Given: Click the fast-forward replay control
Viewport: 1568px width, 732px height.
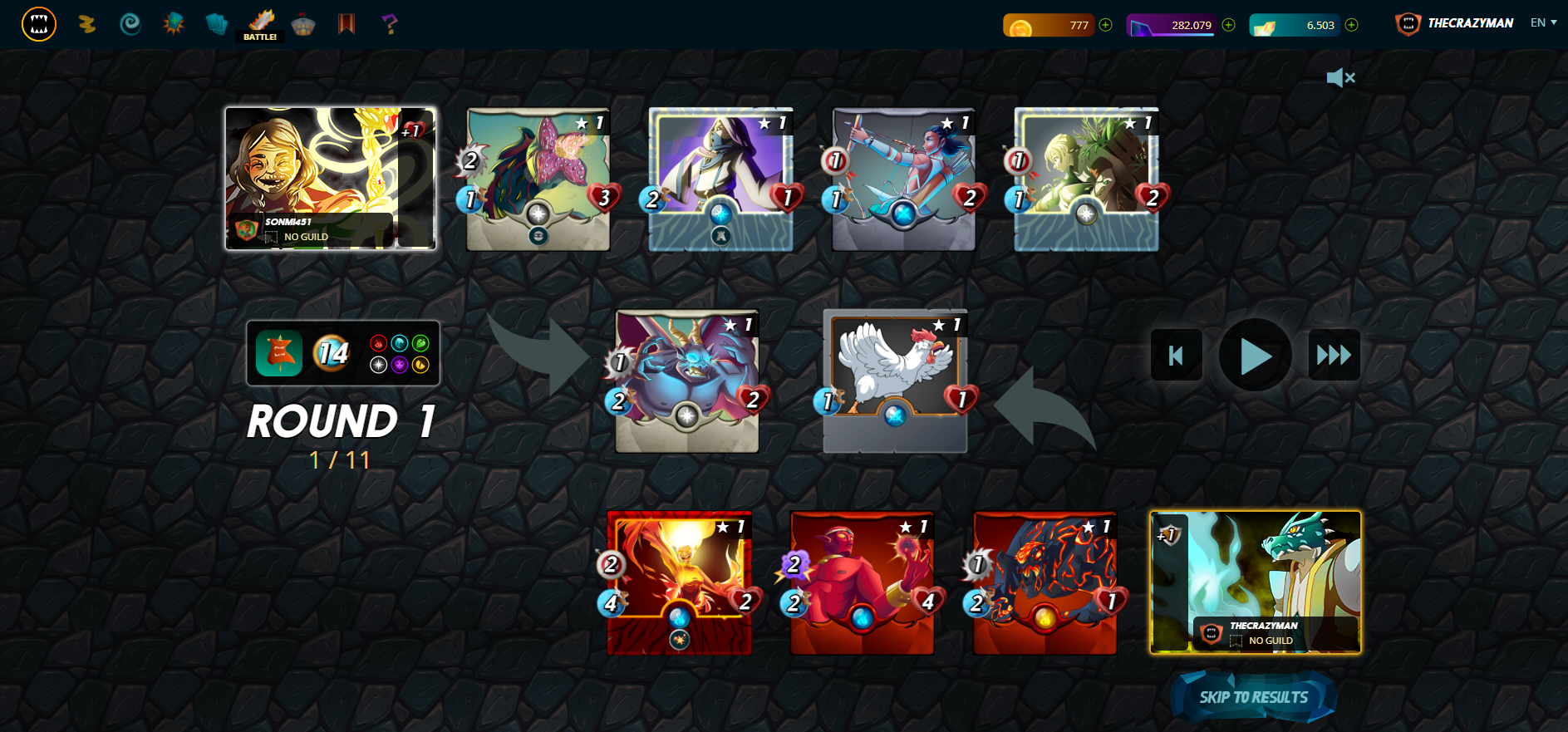Looking at the screenshot, I should pyautogui.click(x=1335, y=355).
